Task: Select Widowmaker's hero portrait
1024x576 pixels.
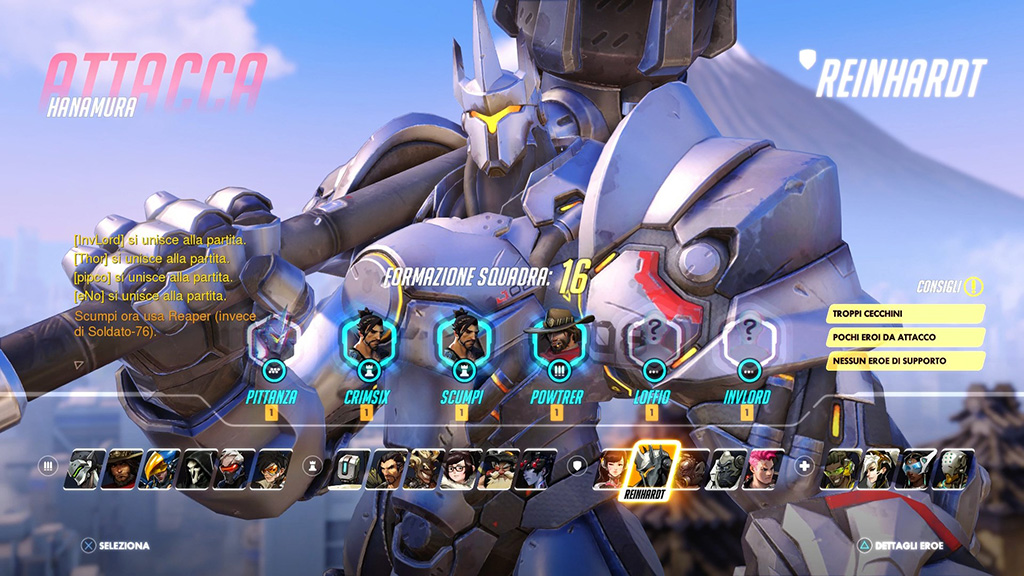Action: [x=536, y=468]
